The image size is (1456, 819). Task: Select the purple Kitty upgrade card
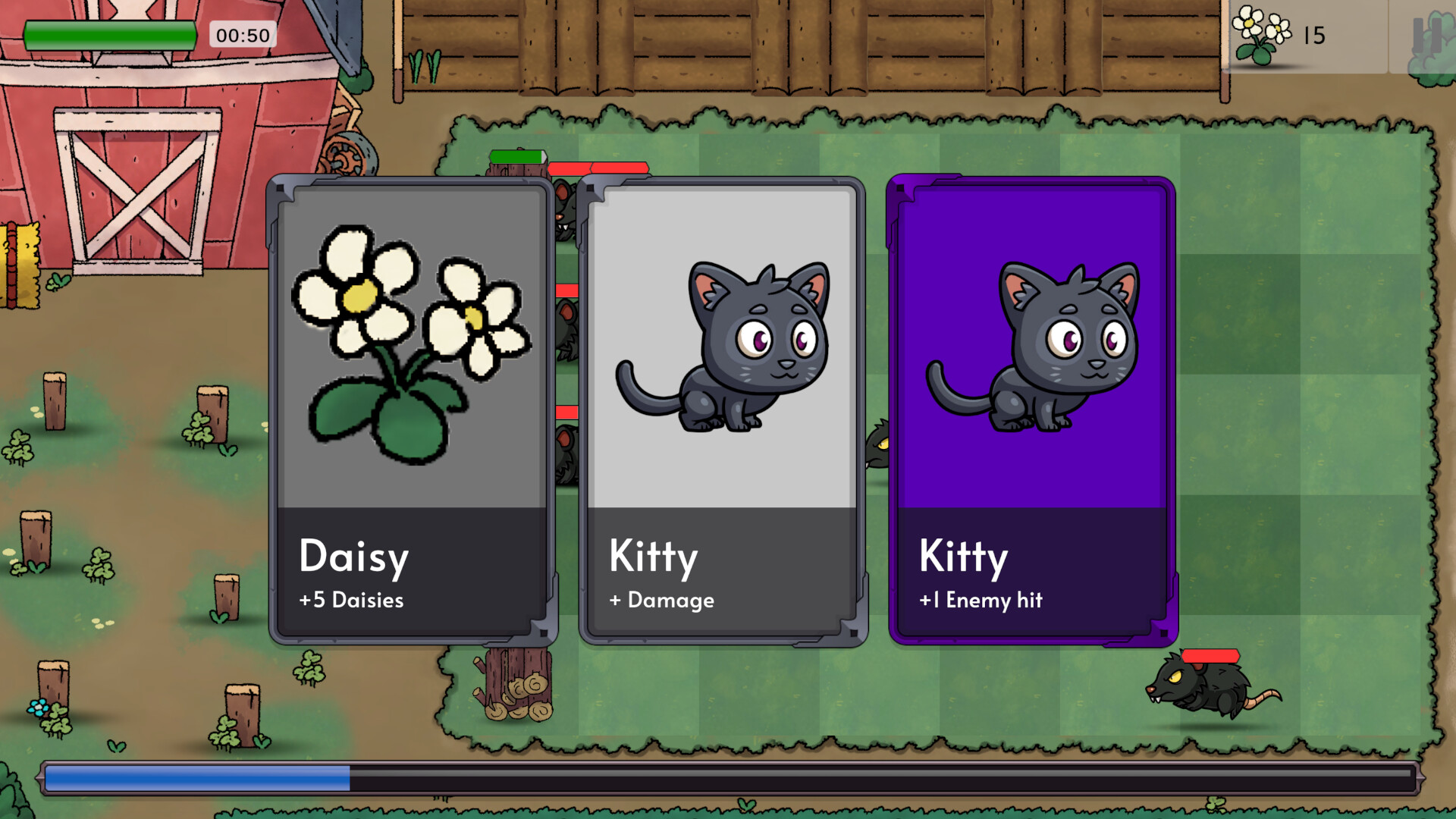click(1030, 409)
